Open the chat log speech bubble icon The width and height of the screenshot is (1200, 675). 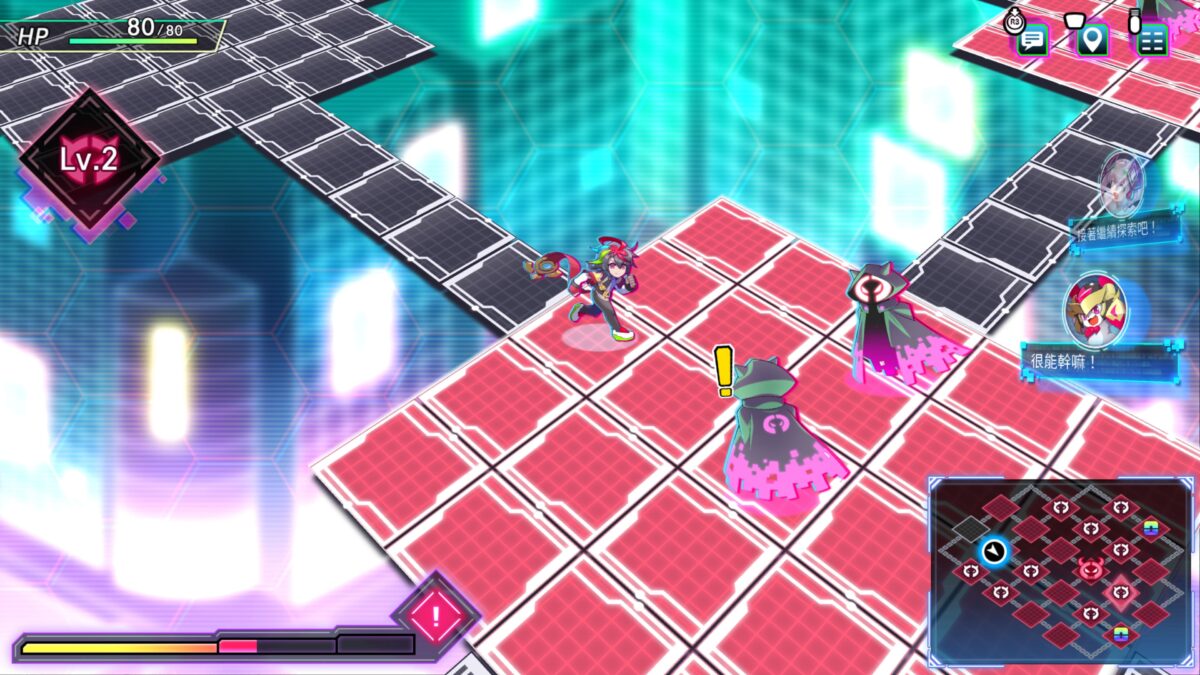click(x=1032, y=40)
